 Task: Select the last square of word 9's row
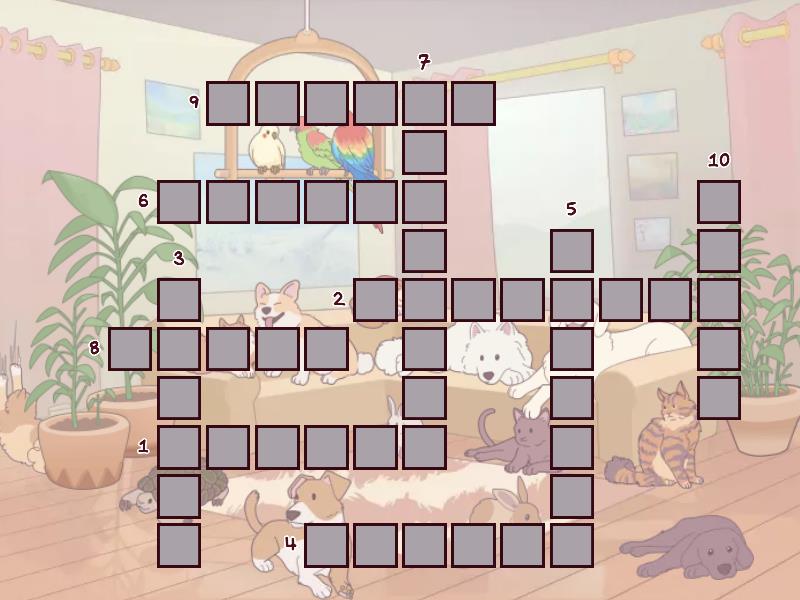(x=473, y=103)
